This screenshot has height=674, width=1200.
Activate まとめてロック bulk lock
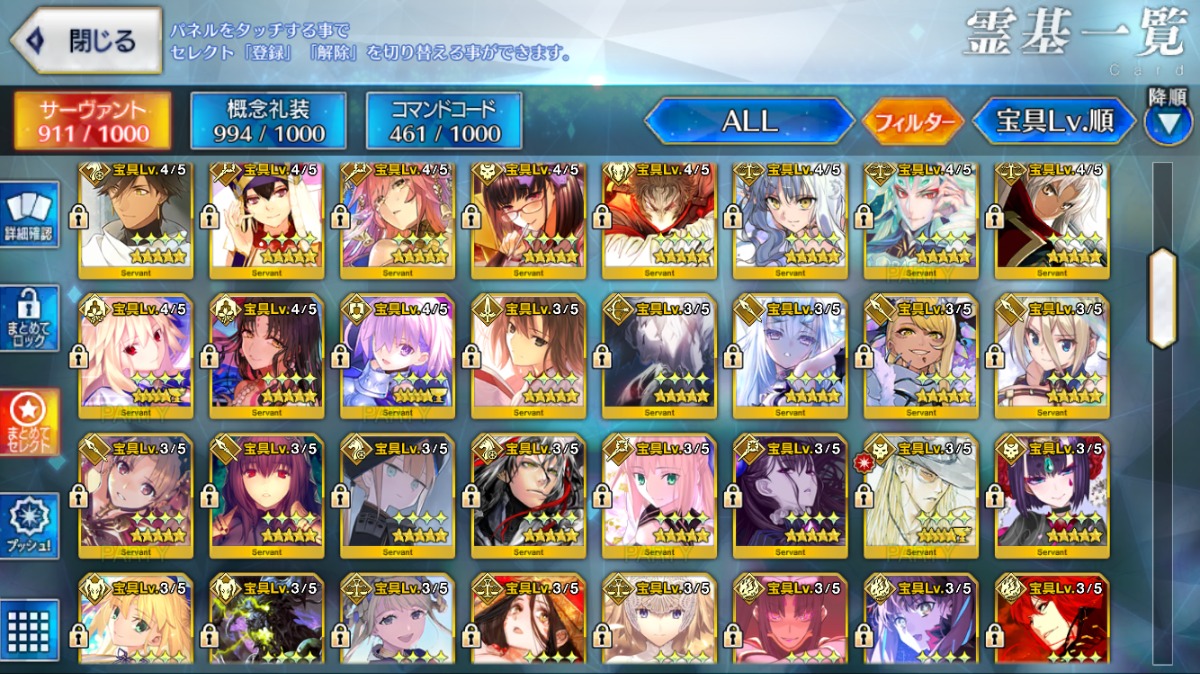point(32,320)
